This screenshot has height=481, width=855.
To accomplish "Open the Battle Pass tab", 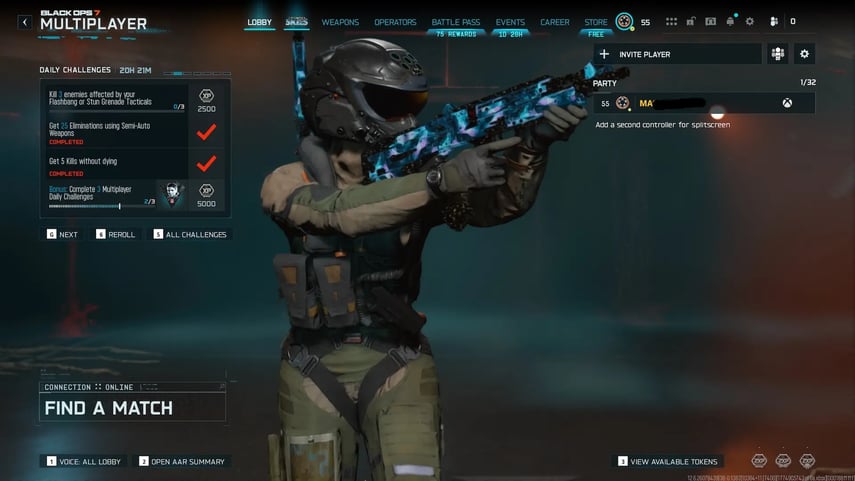I will 454,22.
